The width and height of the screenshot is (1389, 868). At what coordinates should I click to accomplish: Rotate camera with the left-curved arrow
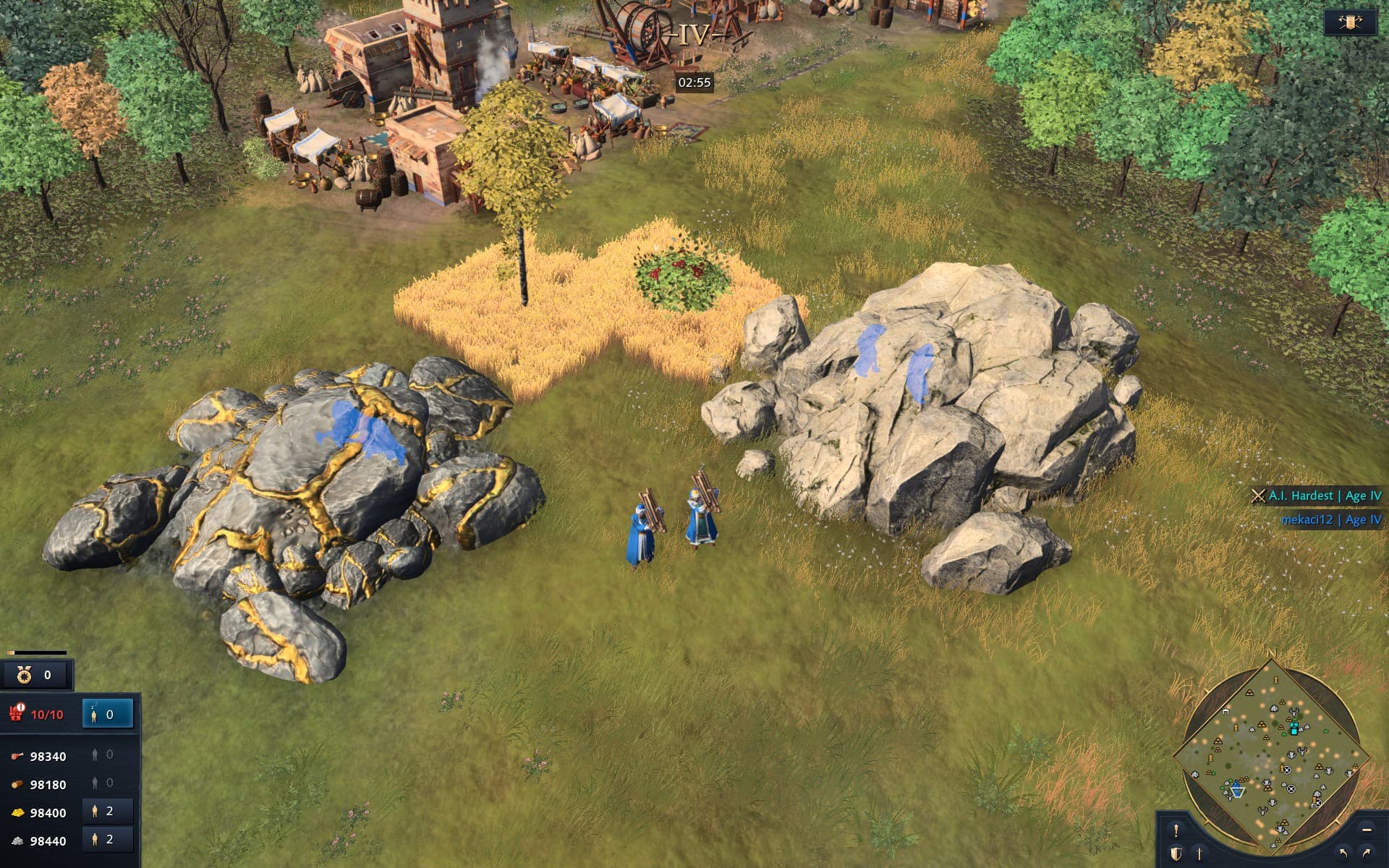[1343, 854]
